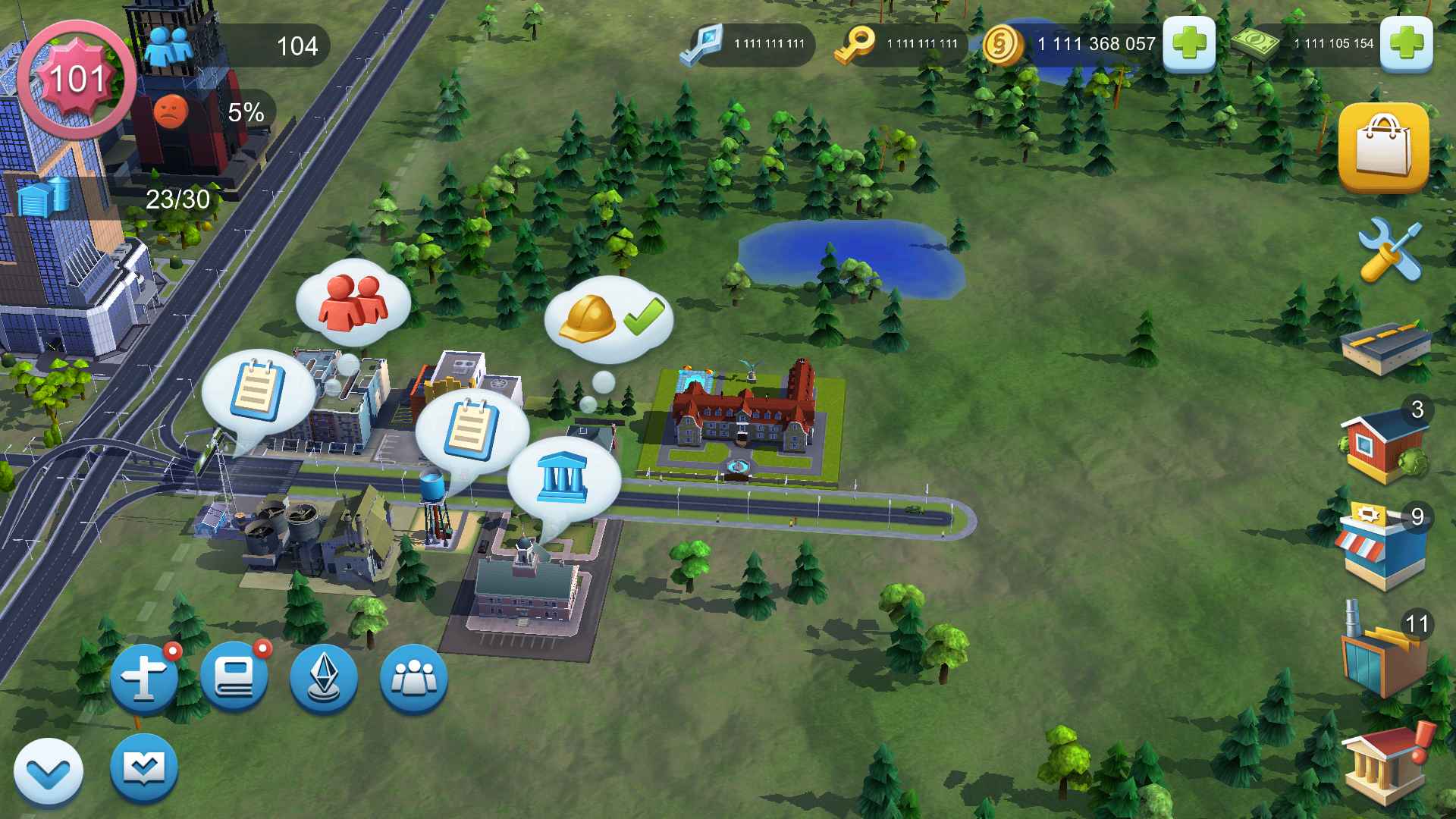
Task: Open the signpost button with red notification
Action: point(144,677)
